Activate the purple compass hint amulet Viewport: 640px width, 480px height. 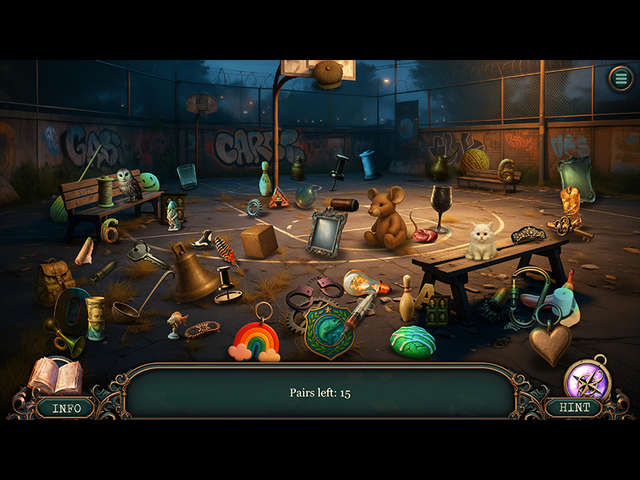click(587, 378)
